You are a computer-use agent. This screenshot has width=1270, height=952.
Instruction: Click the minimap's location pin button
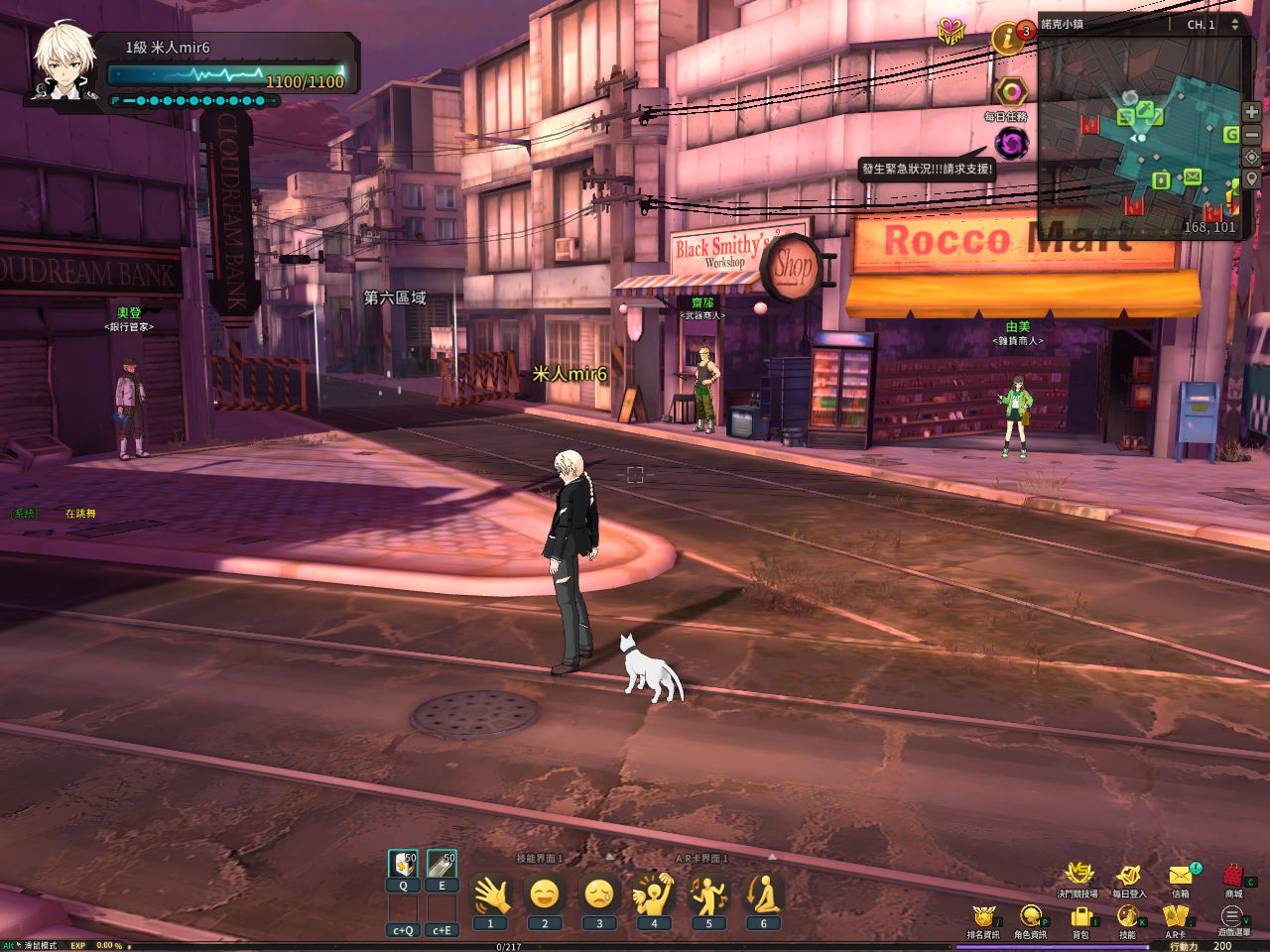tap(1252, 179)
